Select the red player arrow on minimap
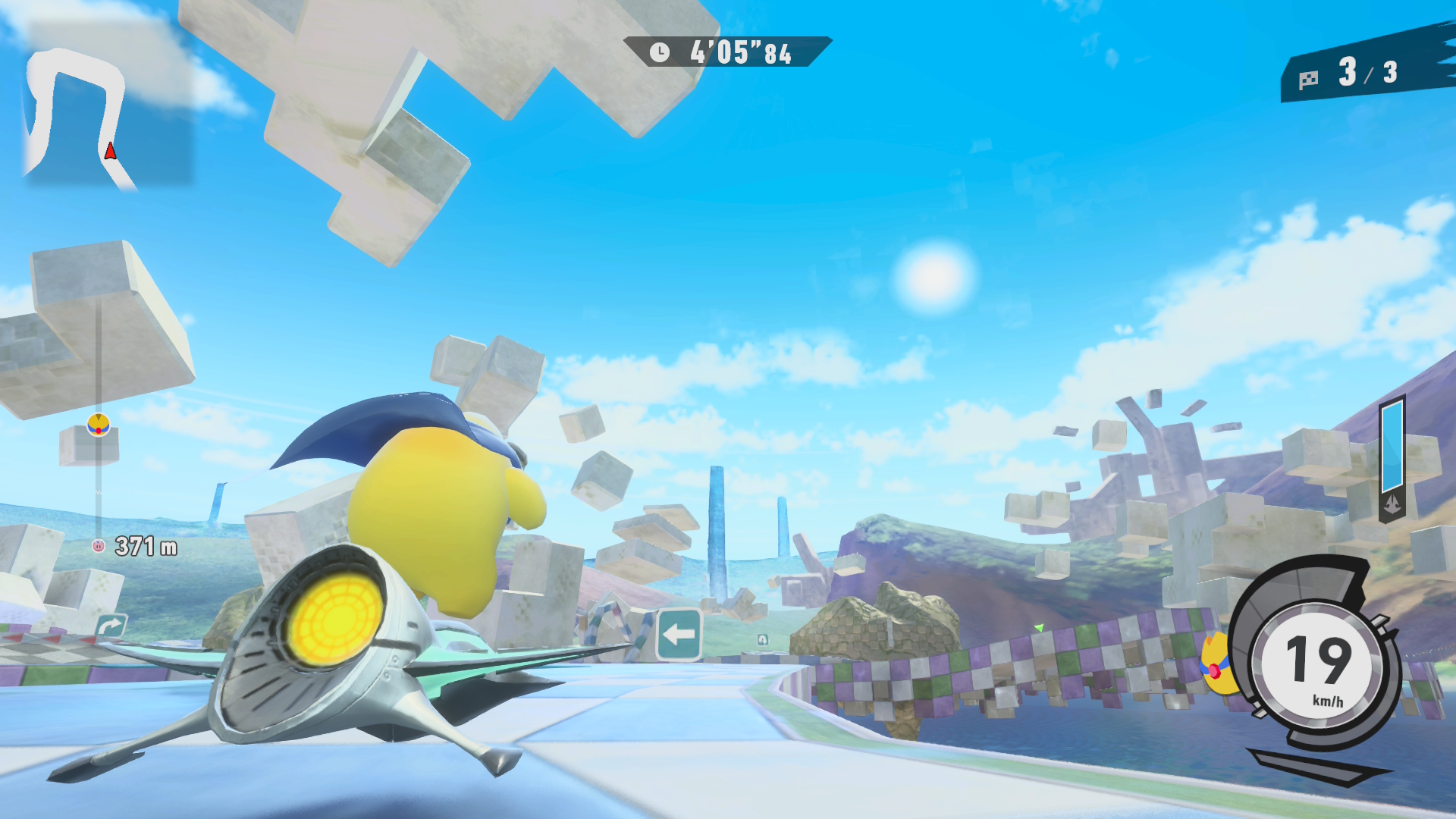 [111, 152]
